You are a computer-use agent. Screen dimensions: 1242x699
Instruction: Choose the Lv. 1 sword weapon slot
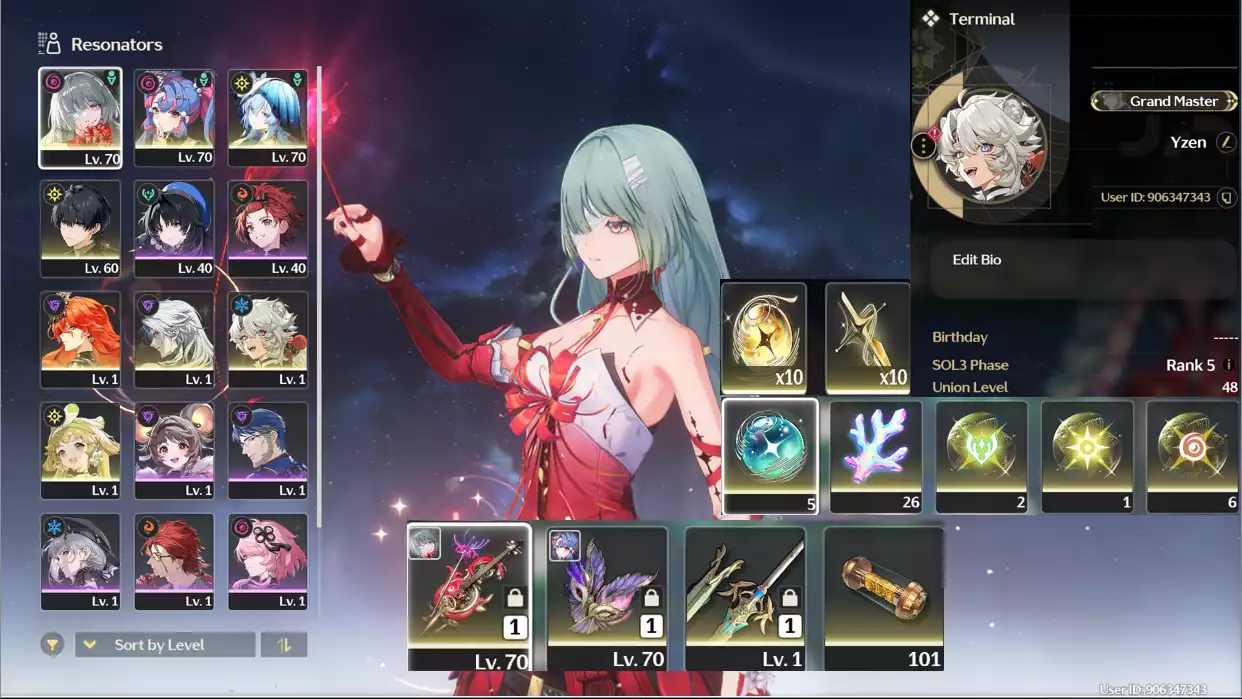click(x=745, y=597)
